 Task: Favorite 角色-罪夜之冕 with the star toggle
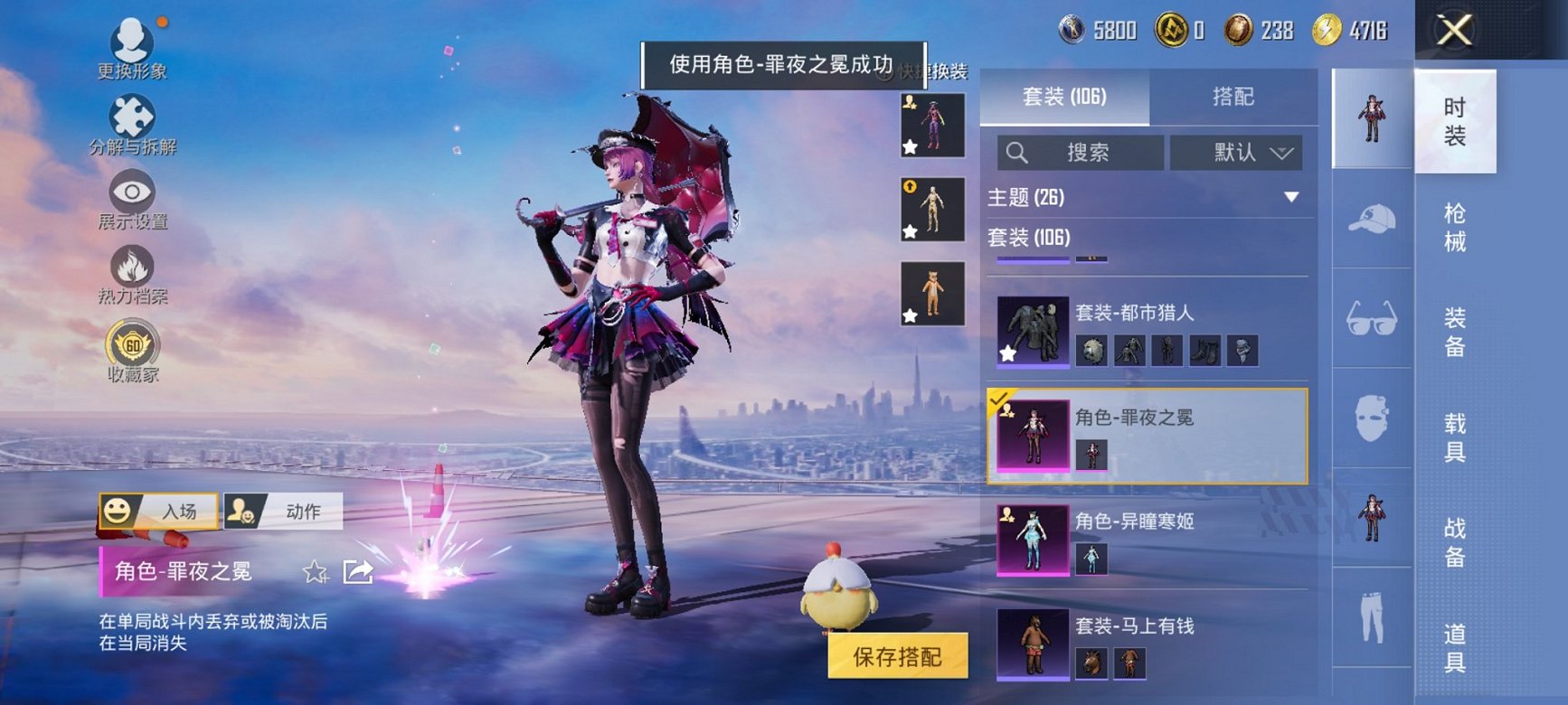[x=313, y=572]
